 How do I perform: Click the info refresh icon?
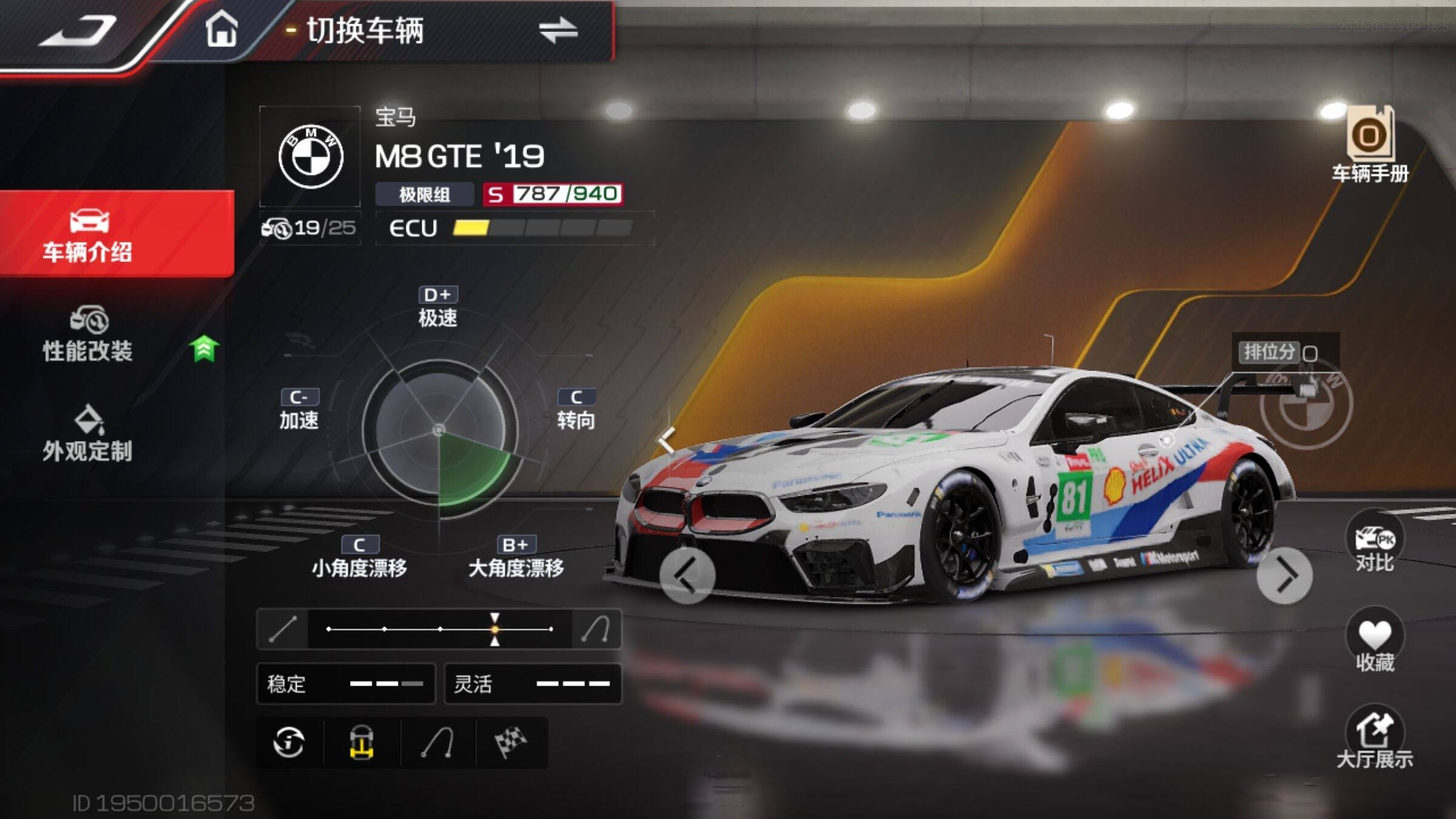(x=289, y=743)
